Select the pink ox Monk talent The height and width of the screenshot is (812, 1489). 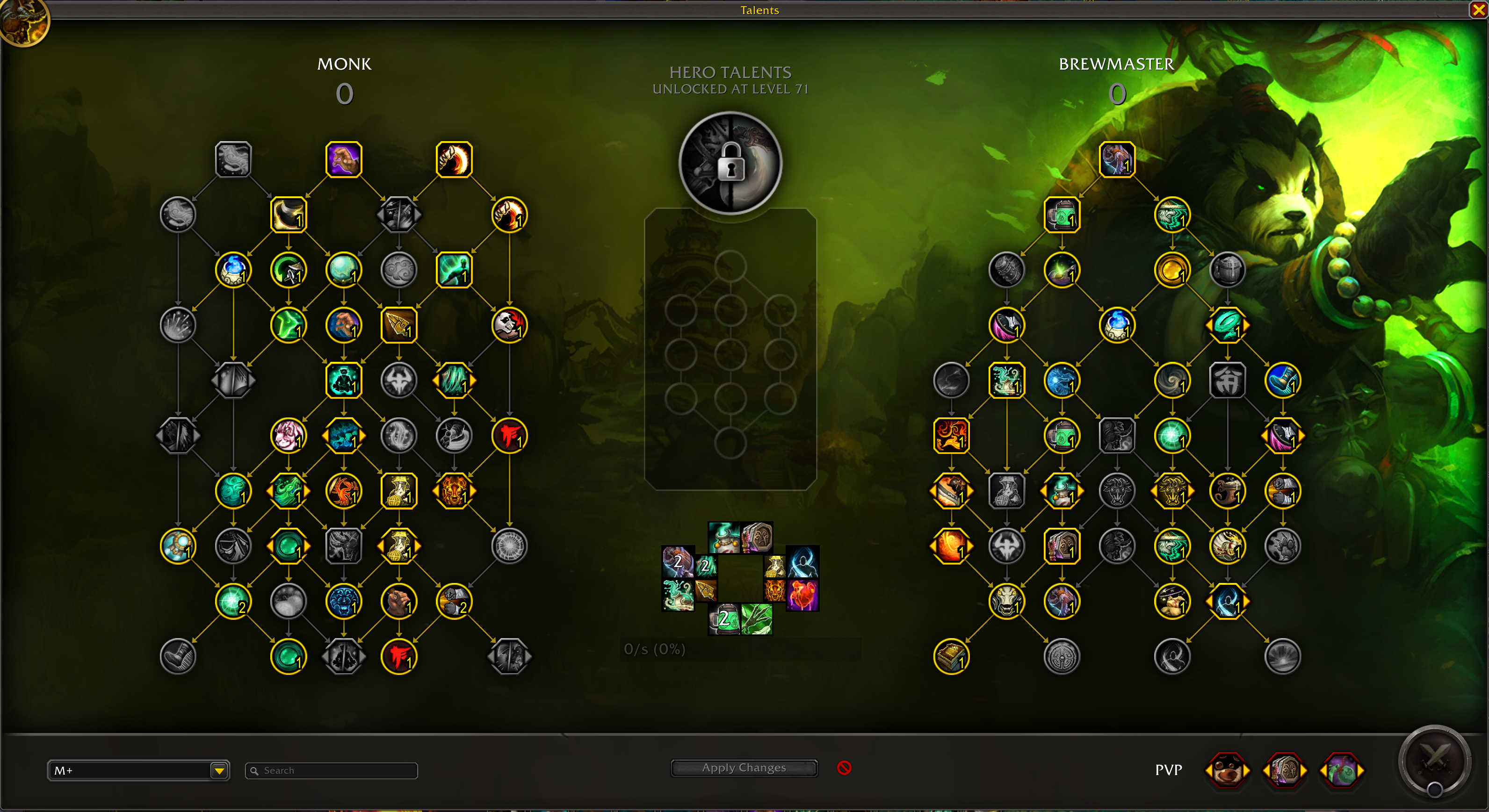coord(289,435)
